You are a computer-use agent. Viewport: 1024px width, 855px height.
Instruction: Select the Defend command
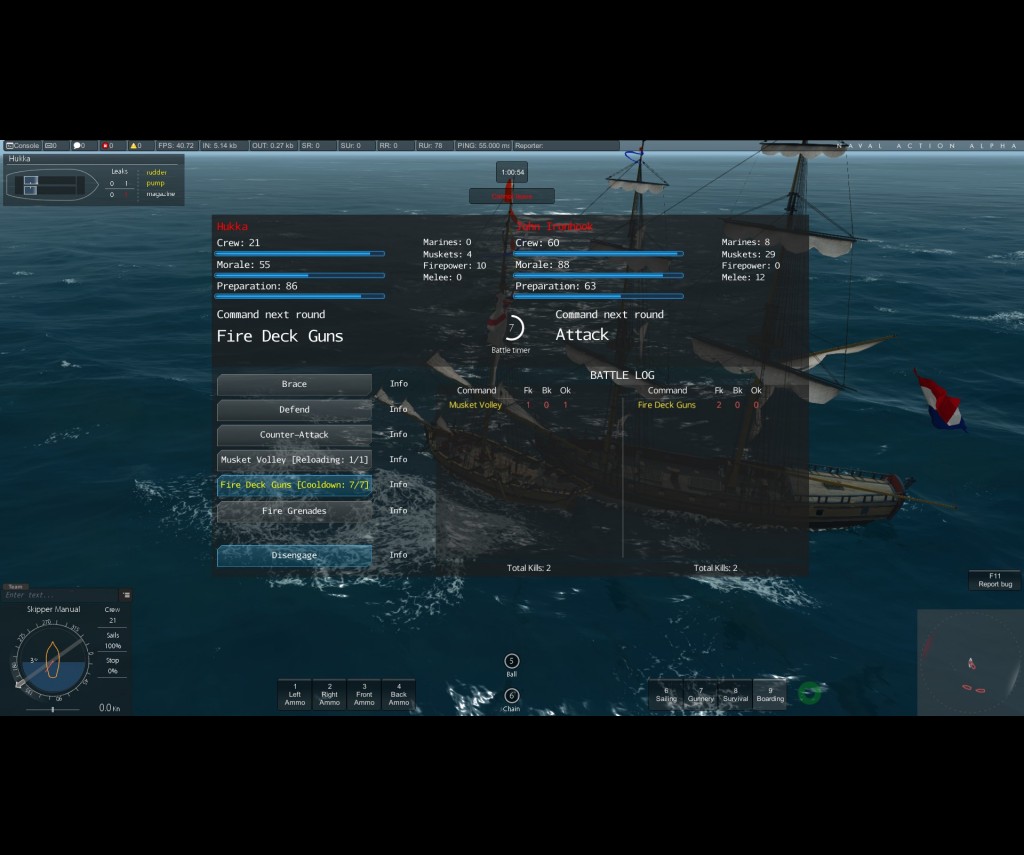coord(294,410)
